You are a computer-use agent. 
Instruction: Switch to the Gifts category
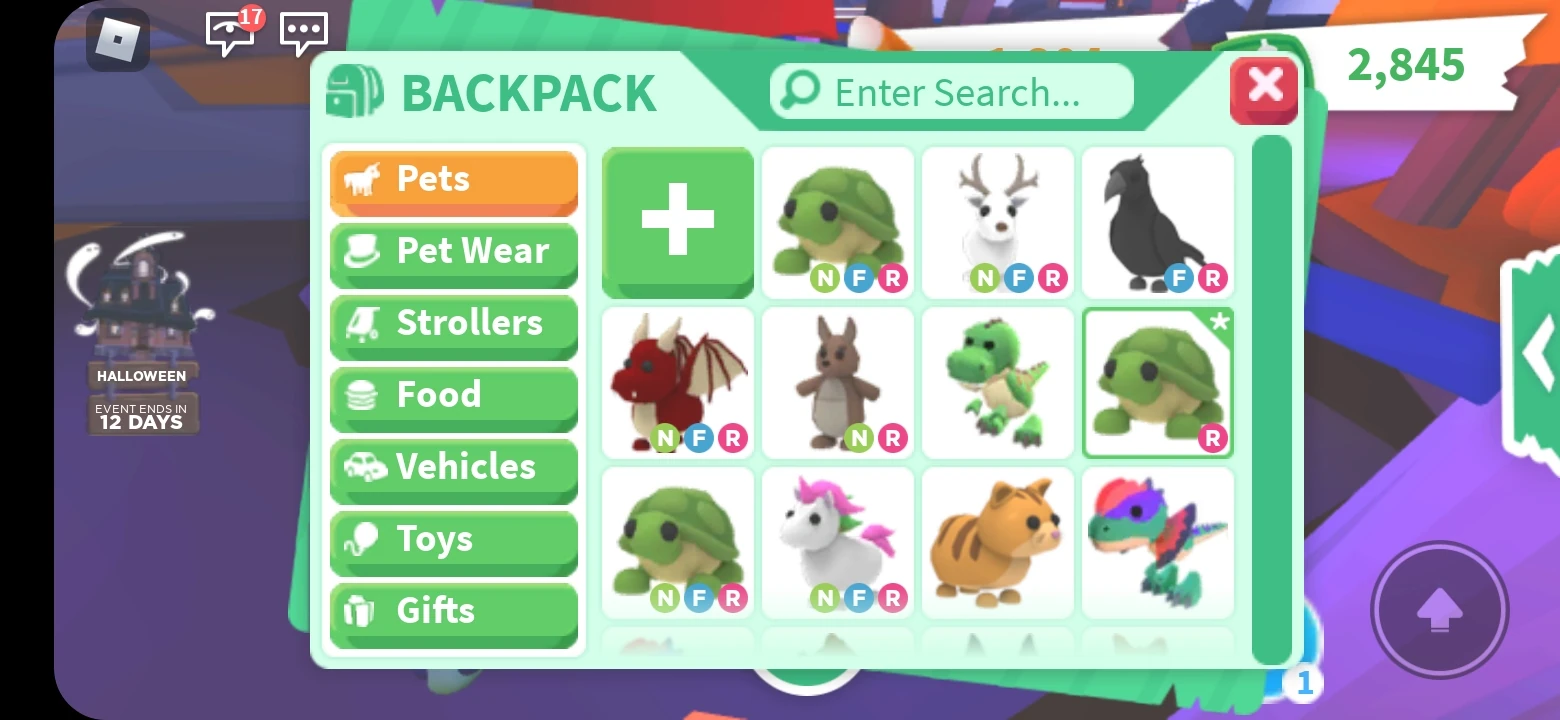(453, 610)
